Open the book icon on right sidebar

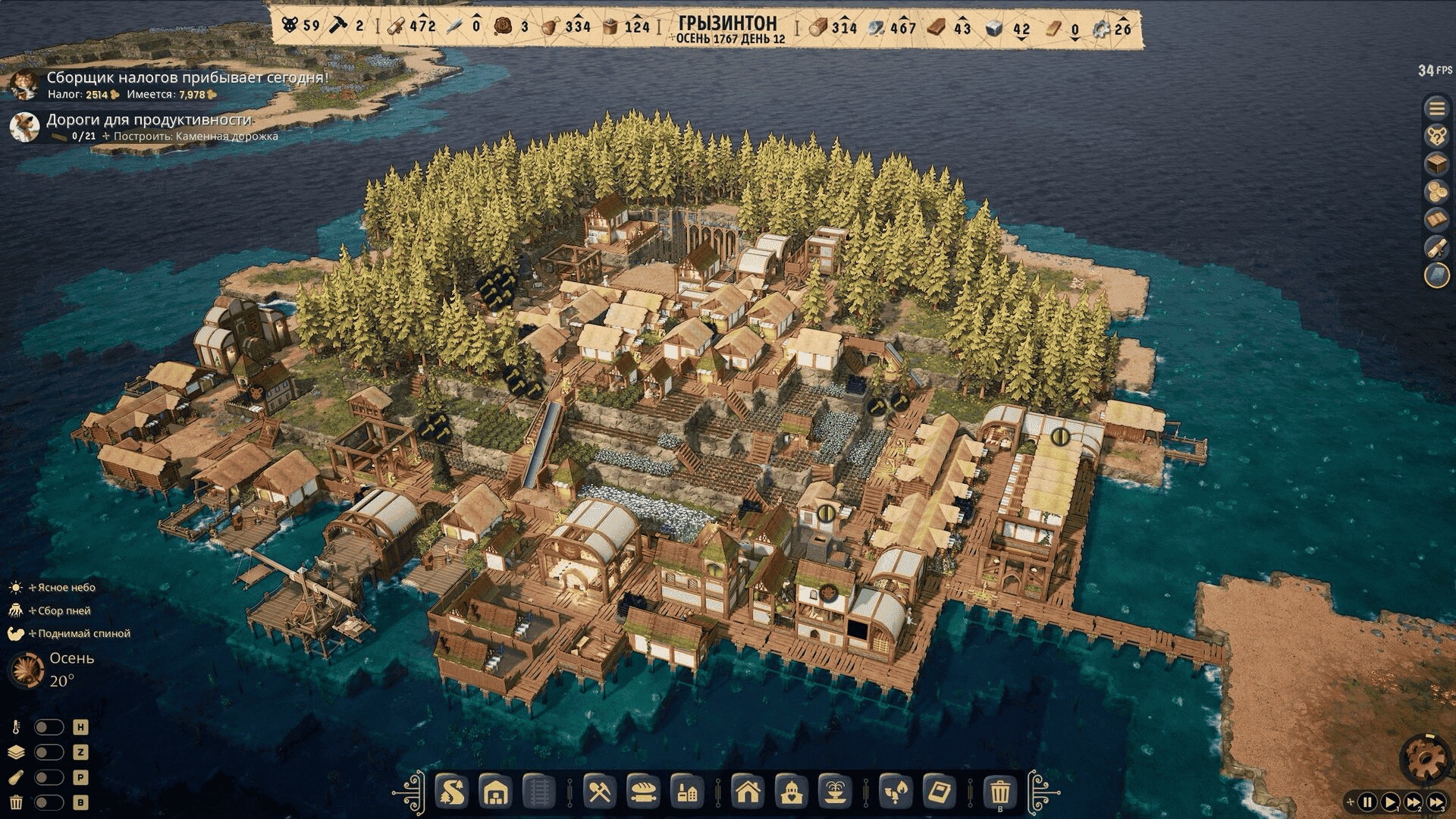point(1436,220)
